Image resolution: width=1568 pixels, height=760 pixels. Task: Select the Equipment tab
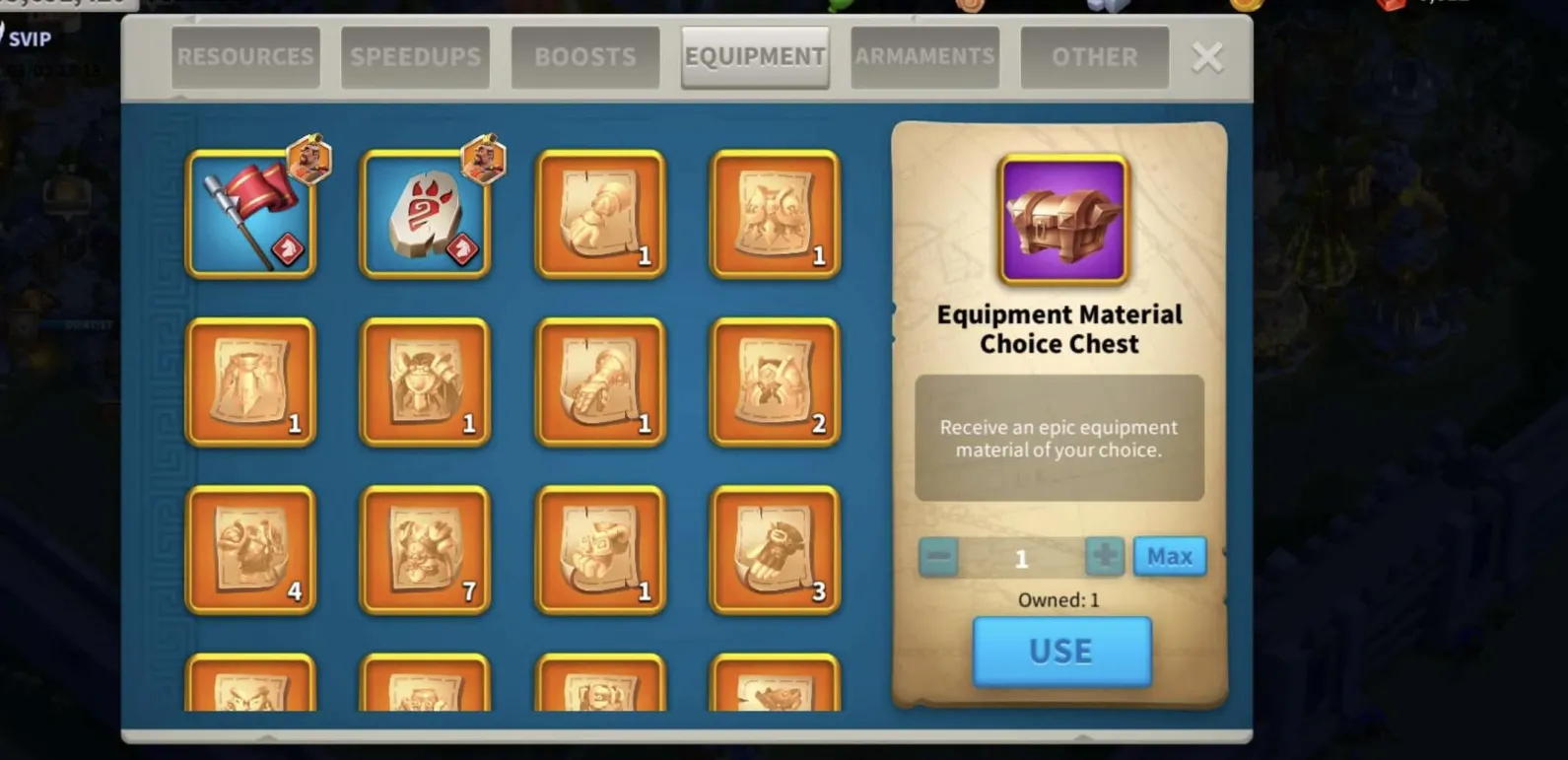pyautogui.click(x=755, y=57)
